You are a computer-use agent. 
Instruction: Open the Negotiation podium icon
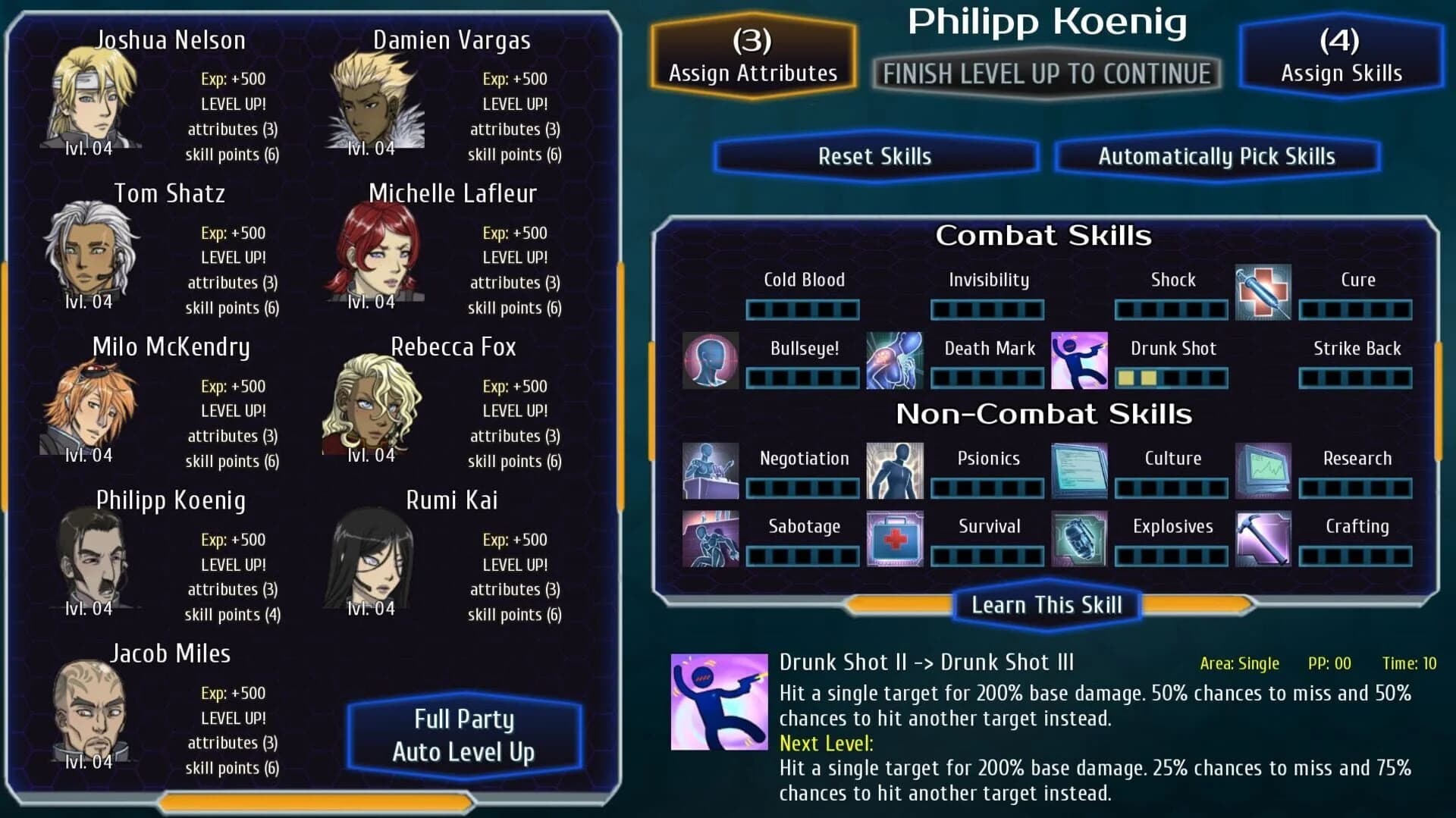click(711, 470)
